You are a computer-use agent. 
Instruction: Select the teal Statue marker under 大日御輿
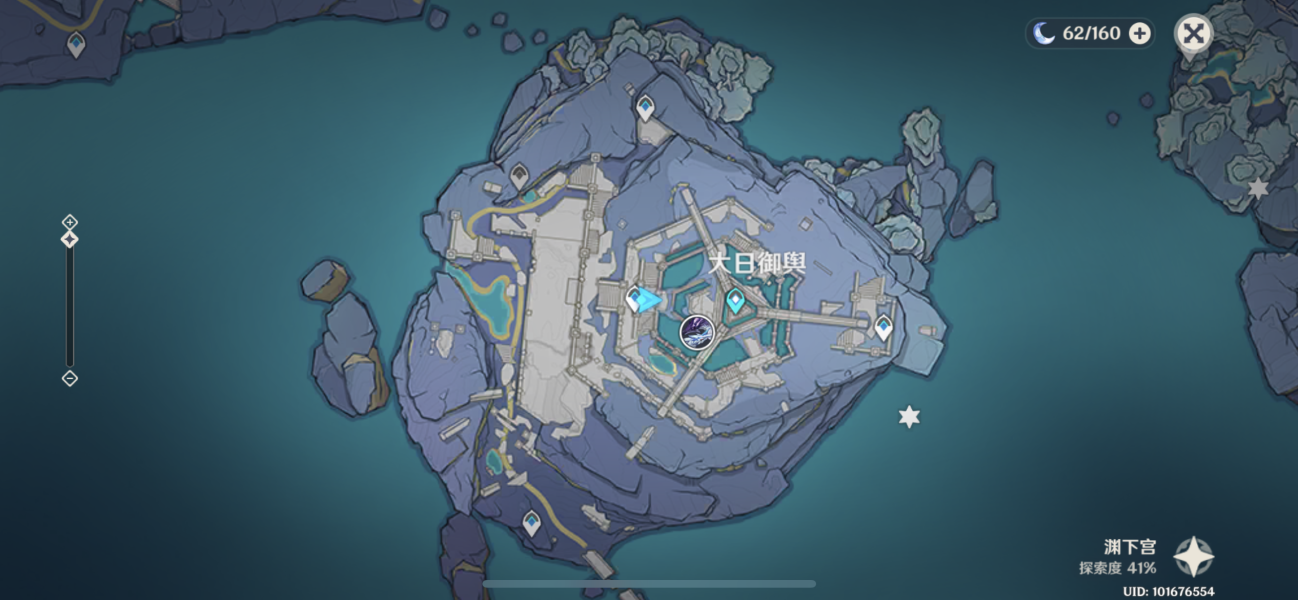(x=736, y=299)
